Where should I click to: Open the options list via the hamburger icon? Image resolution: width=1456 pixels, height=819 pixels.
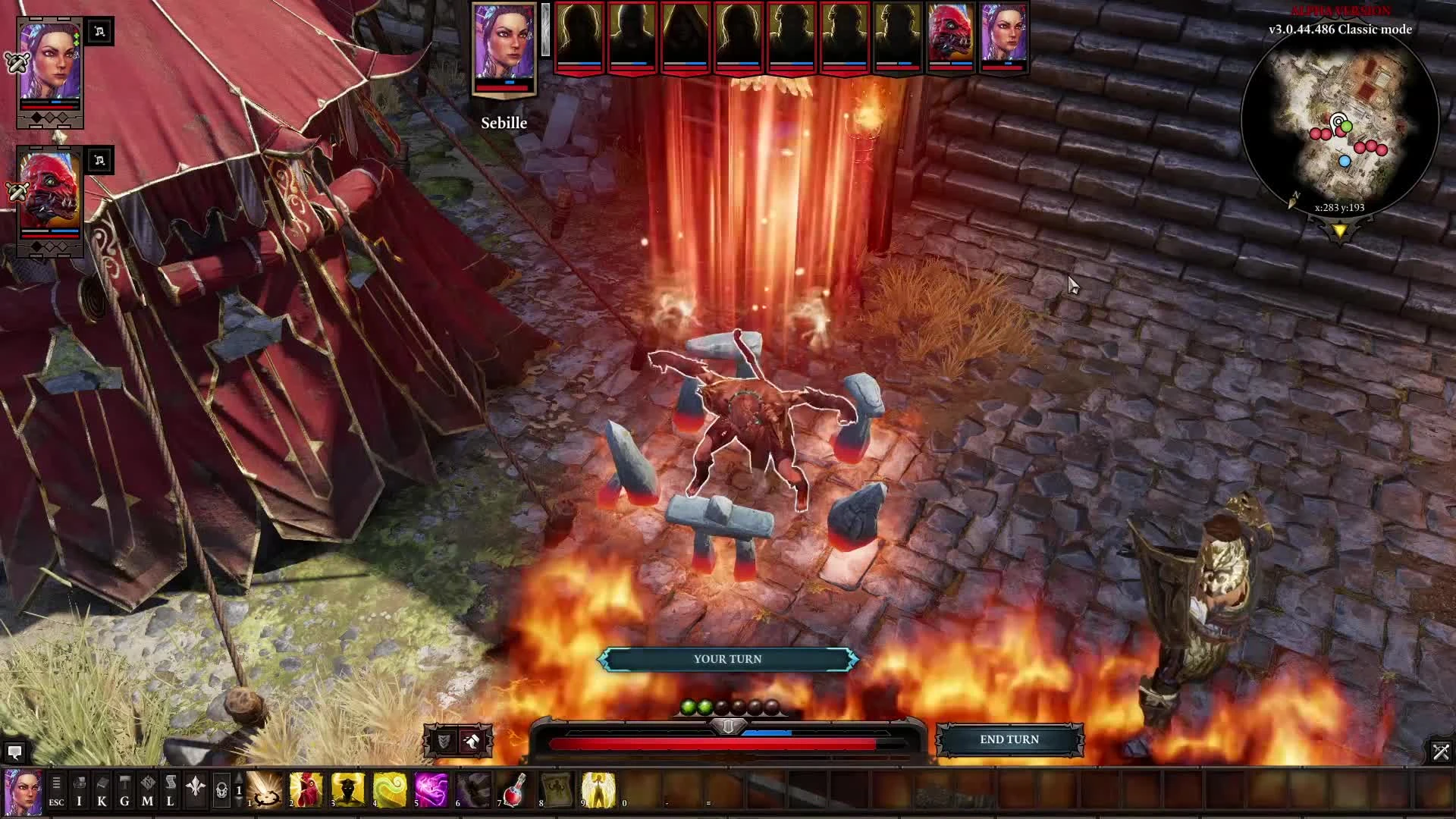[55, 783]
